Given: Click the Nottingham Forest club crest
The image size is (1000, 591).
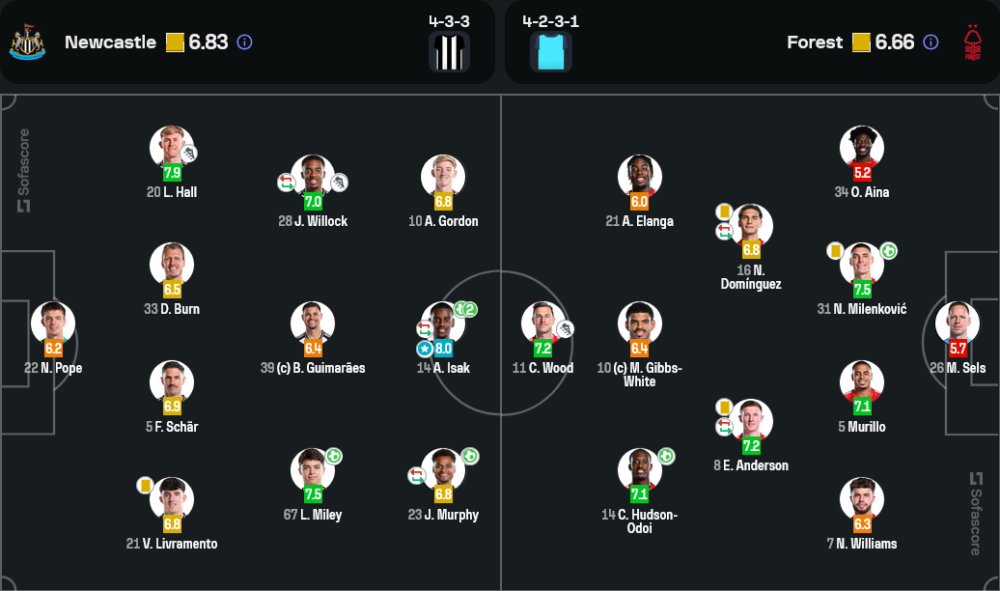Looking at the screenshot, I should [971, 42].
